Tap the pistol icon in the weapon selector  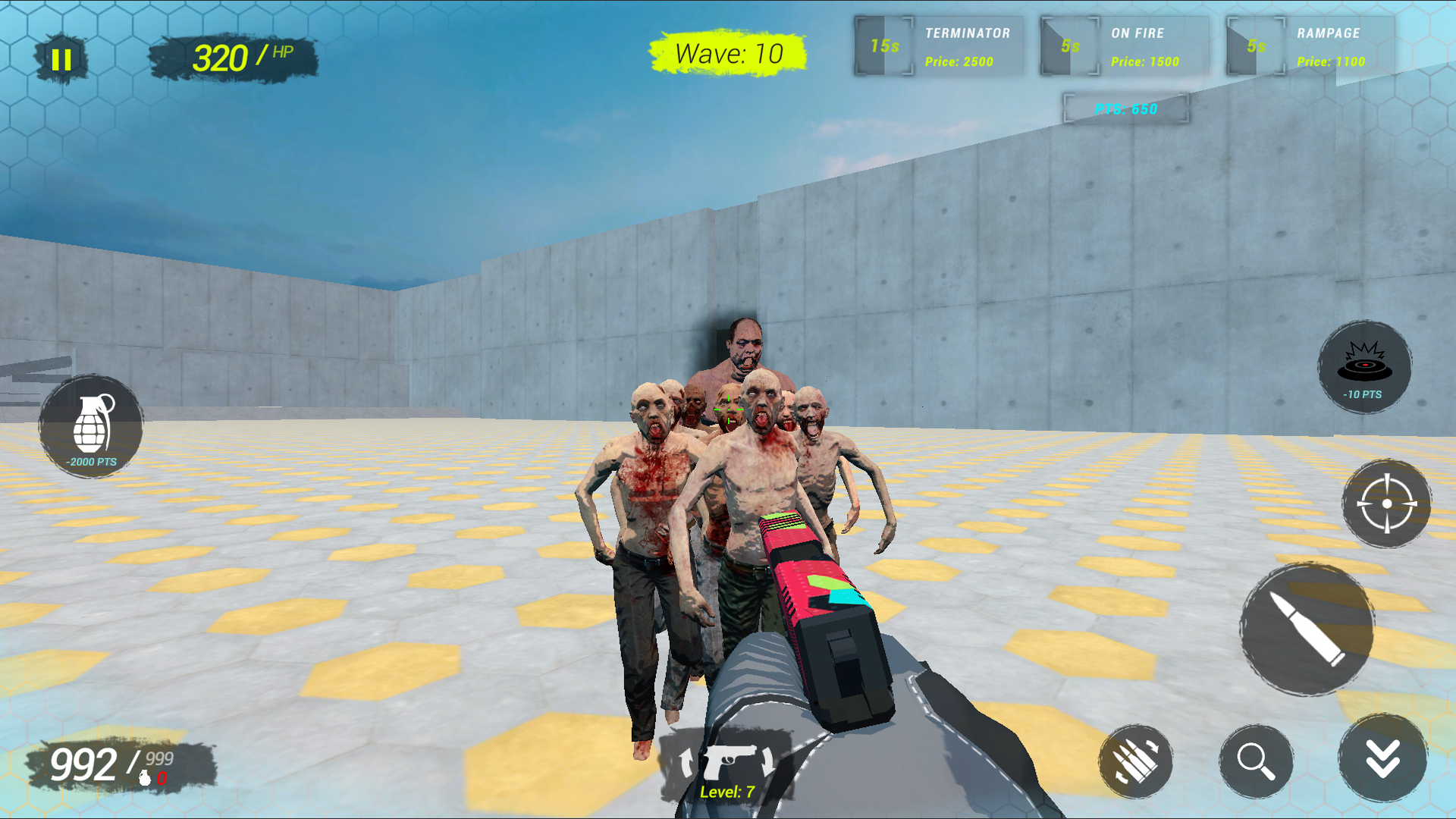[x=730, y=761]
